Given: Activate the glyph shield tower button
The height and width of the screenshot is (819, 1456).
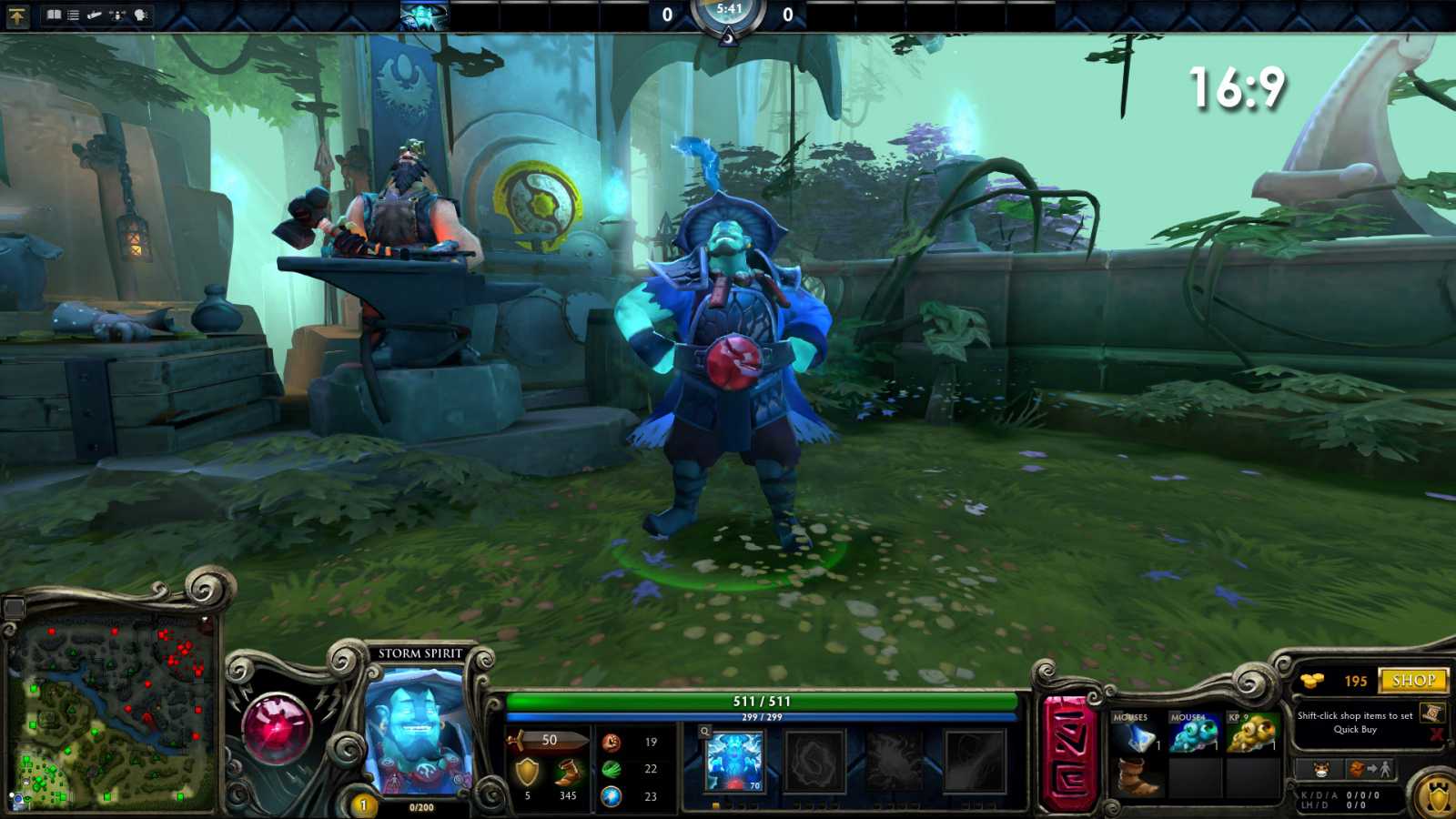Looking at the screenshot, I should [x=1437, y=797].
